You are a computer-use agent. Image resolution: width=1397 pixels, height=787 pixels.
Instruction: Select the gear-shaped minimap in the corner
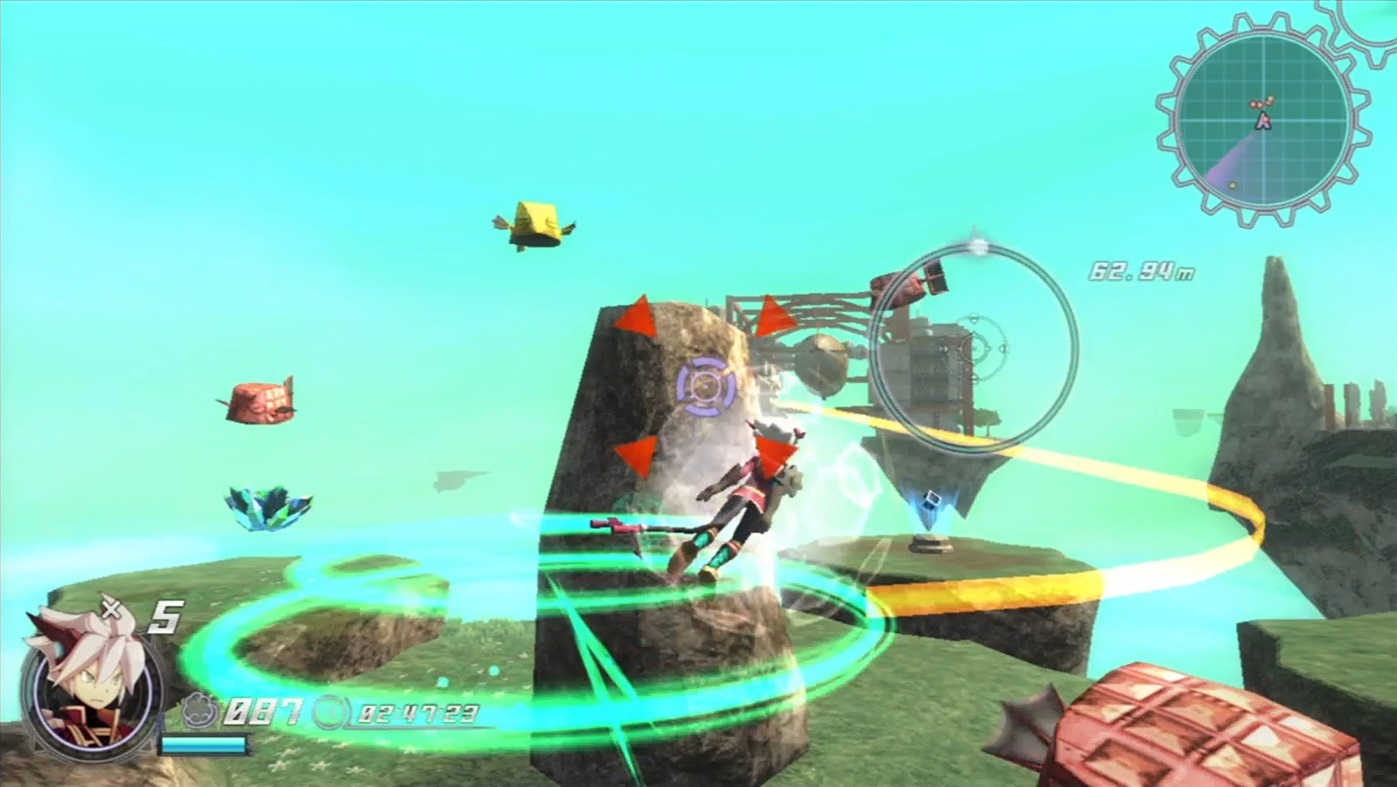[x=1263, y=118]
